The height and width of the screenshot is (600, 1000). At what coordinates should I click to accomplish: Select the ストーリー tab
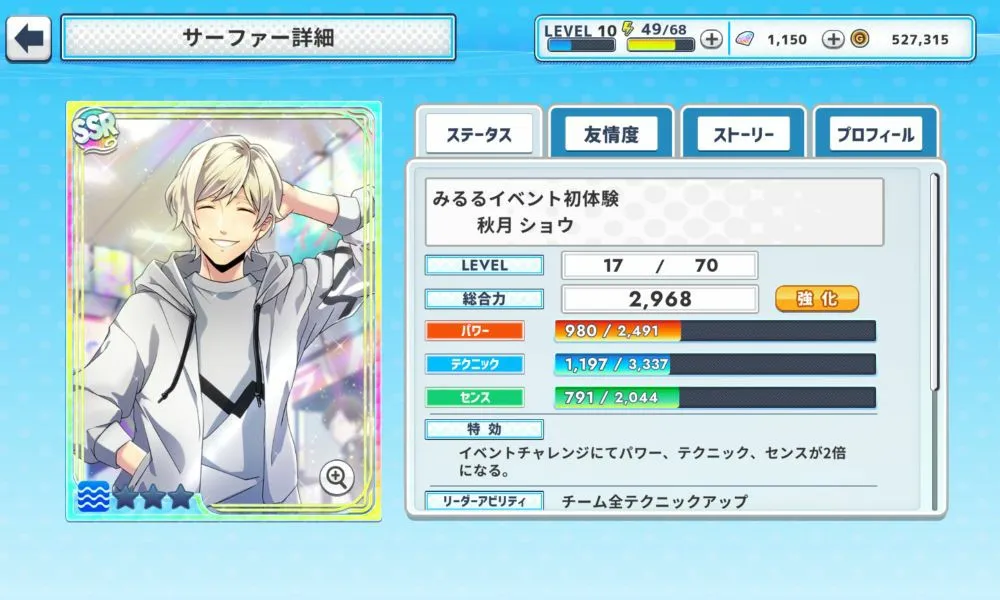743,134
